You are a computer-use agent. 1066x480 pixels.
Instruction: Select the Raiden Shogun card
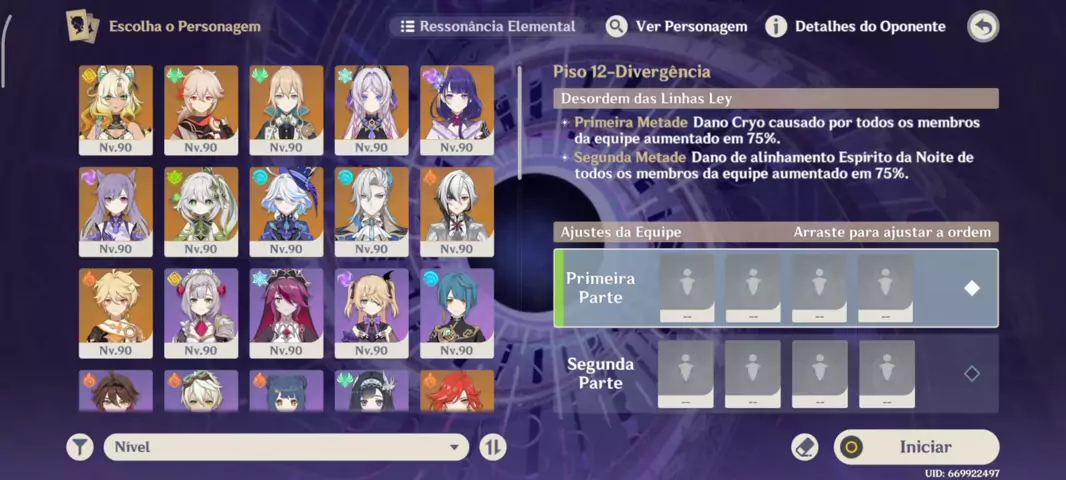[x=457, y=109]
